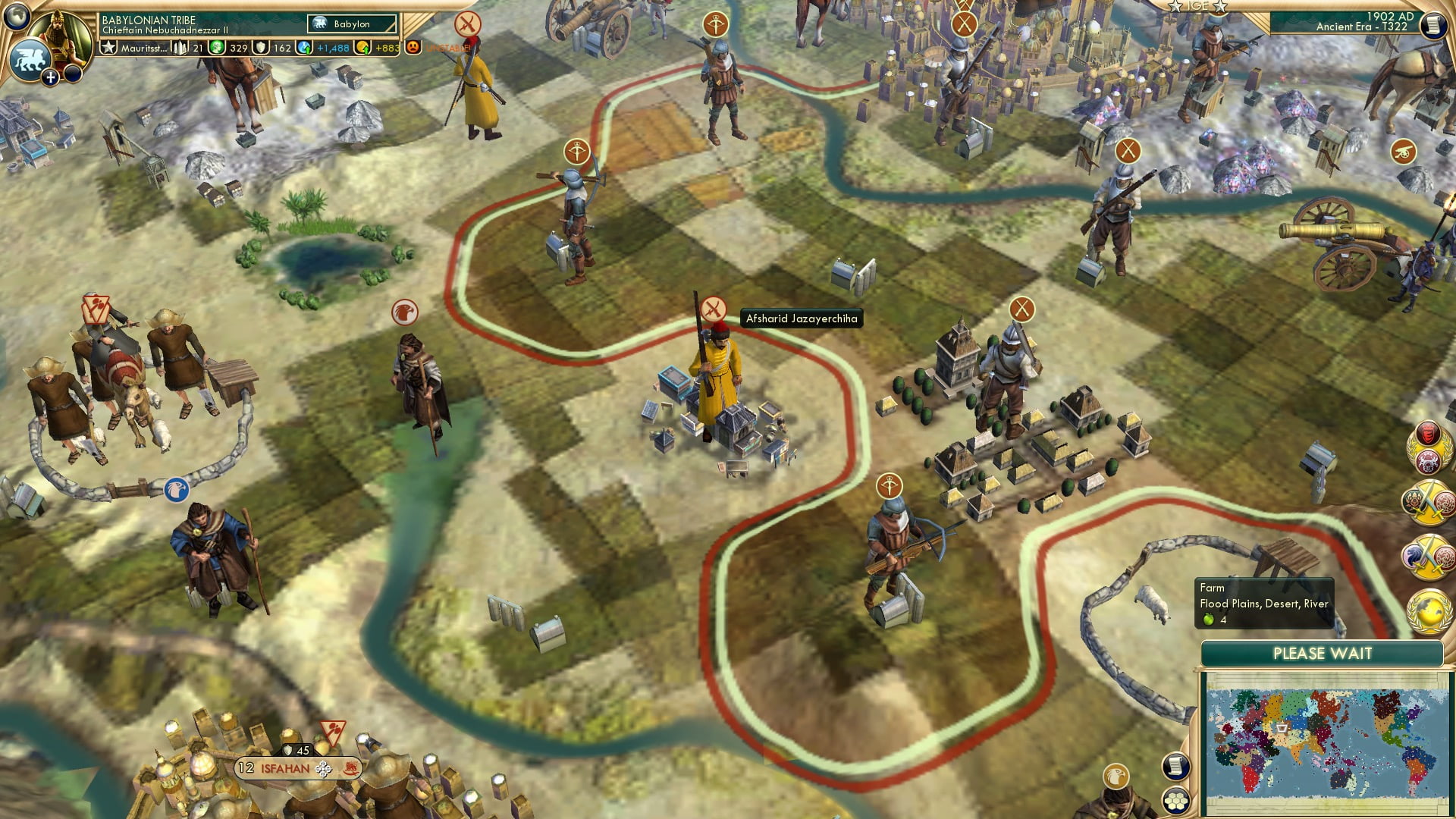Click the PLEASE WAIT button

(1323, 653)
